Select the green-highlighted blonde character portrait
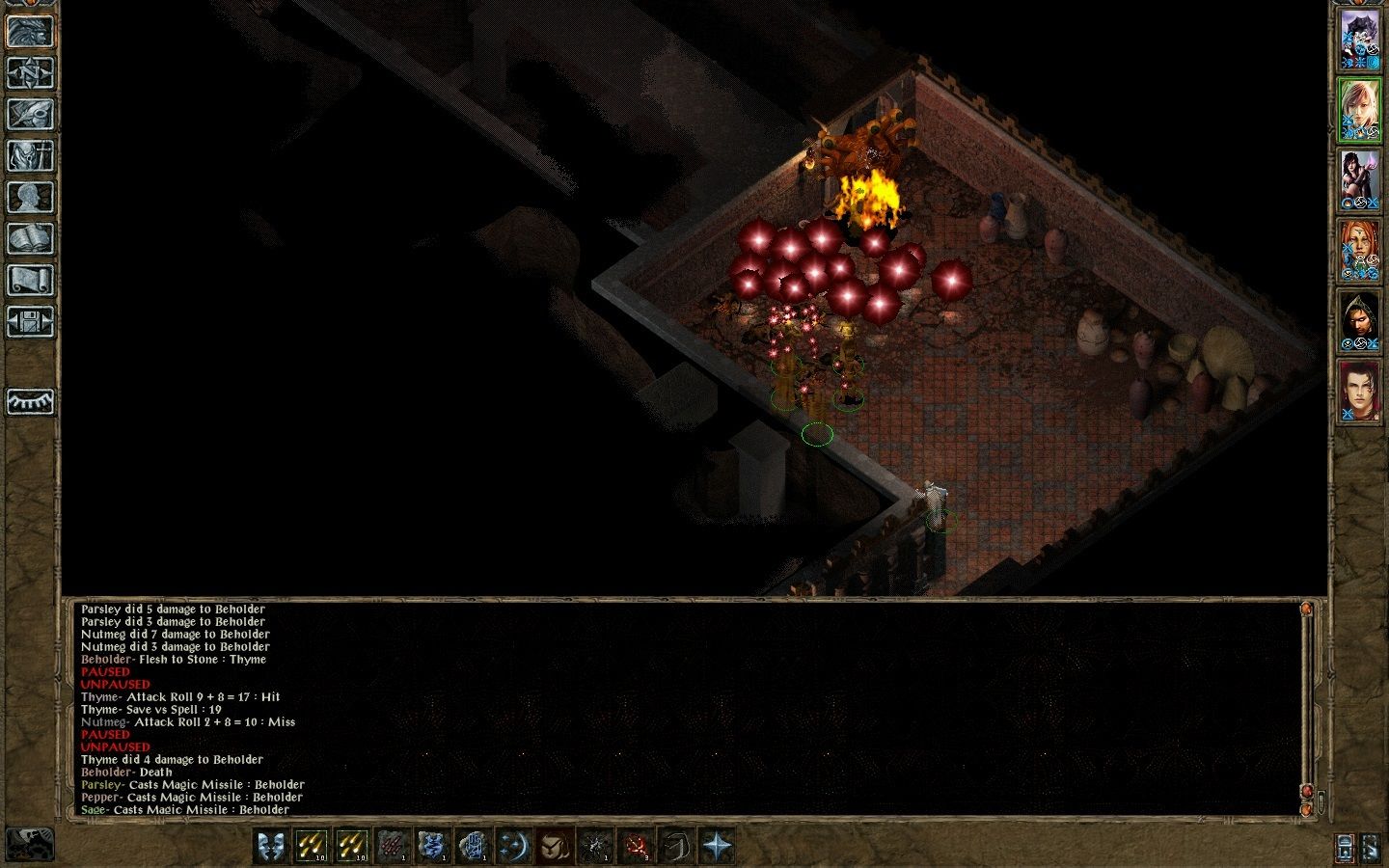The height and width of the screenshot is (868, 1389). pyautogui.click(x=1360, y=110)
